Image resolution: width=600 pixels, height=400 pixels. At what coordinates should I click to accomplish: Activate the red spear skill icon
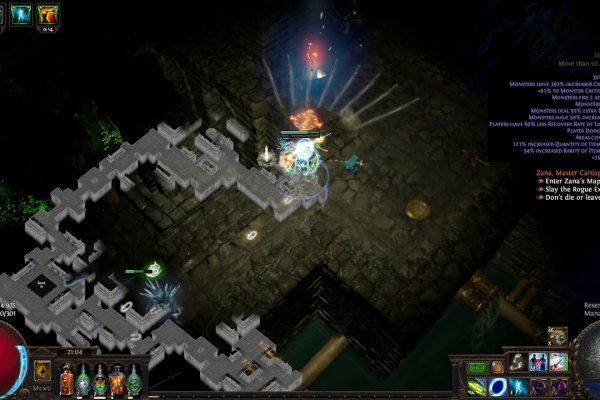coord(557,362)
